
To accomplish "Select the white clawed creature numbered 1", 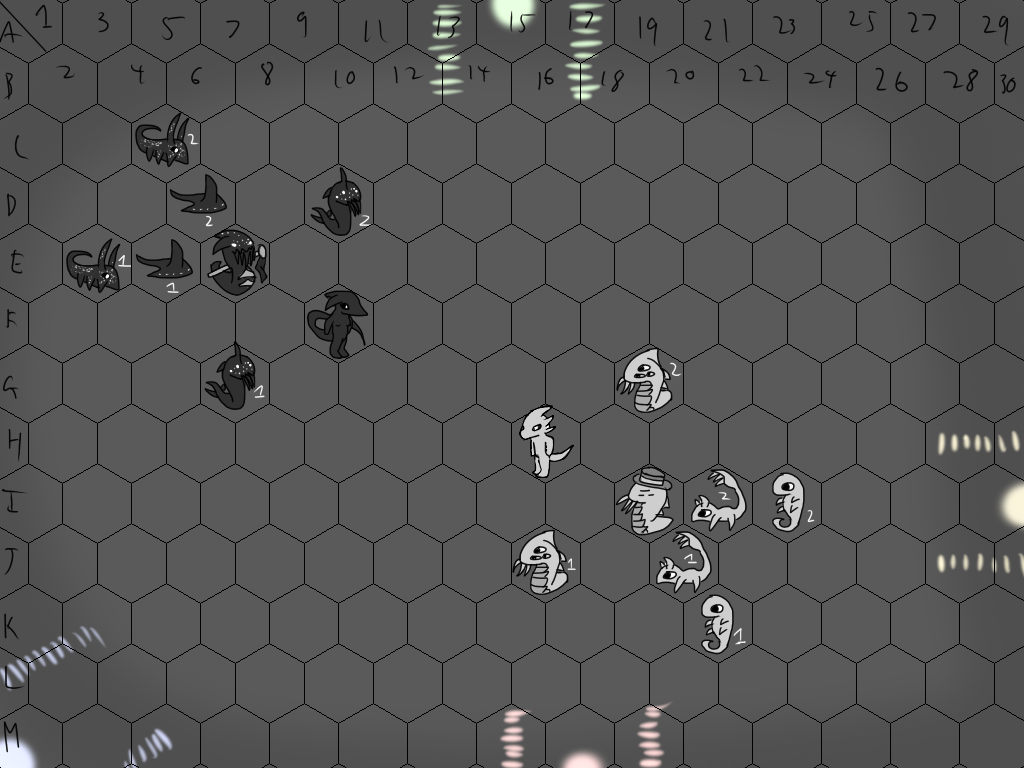I will pos(543,563).
